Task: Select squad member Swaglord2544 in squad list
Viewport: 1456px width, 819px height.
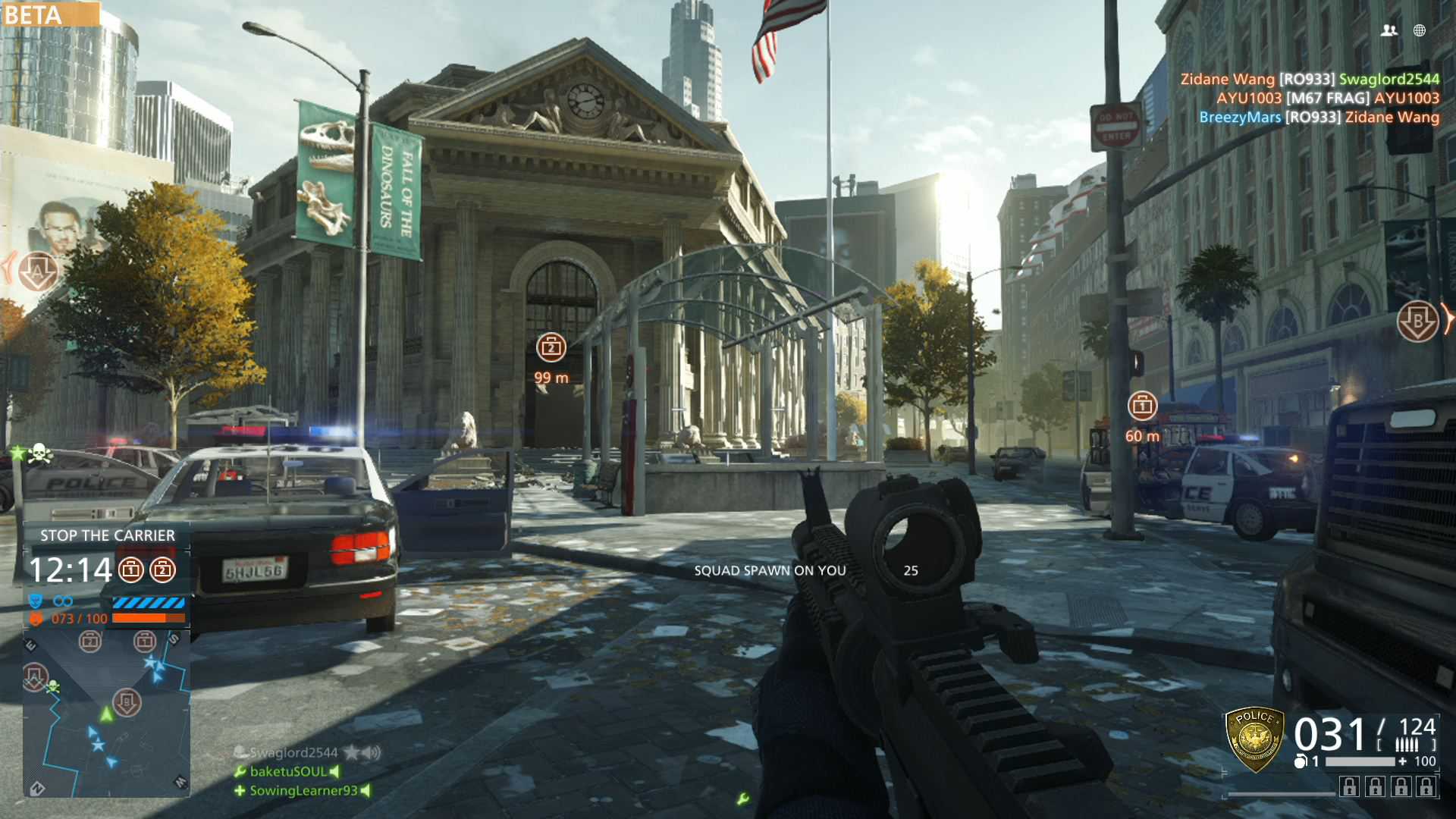Action: point(293,752)
